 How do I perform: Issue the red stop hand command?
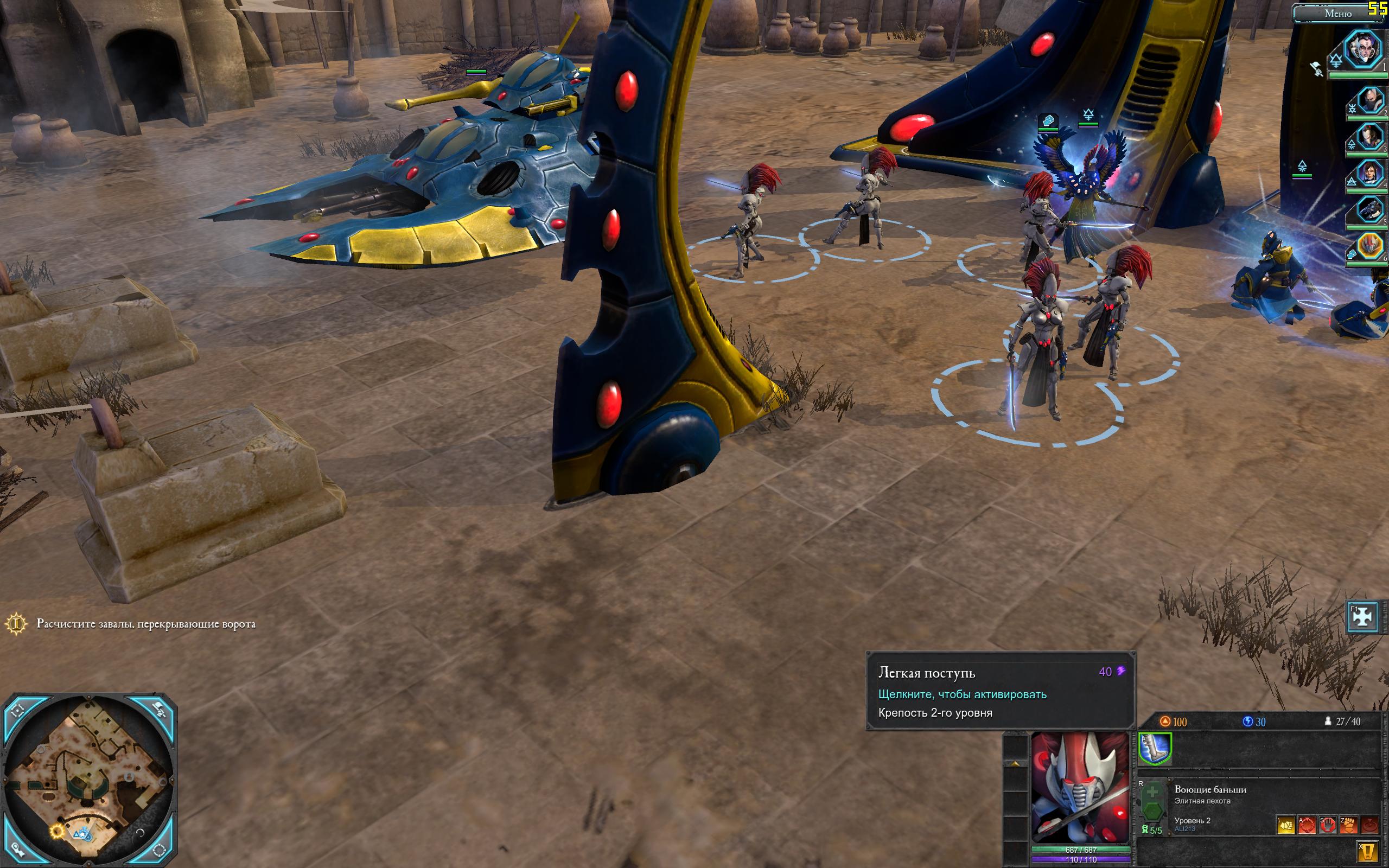[x=1327, y=826]
